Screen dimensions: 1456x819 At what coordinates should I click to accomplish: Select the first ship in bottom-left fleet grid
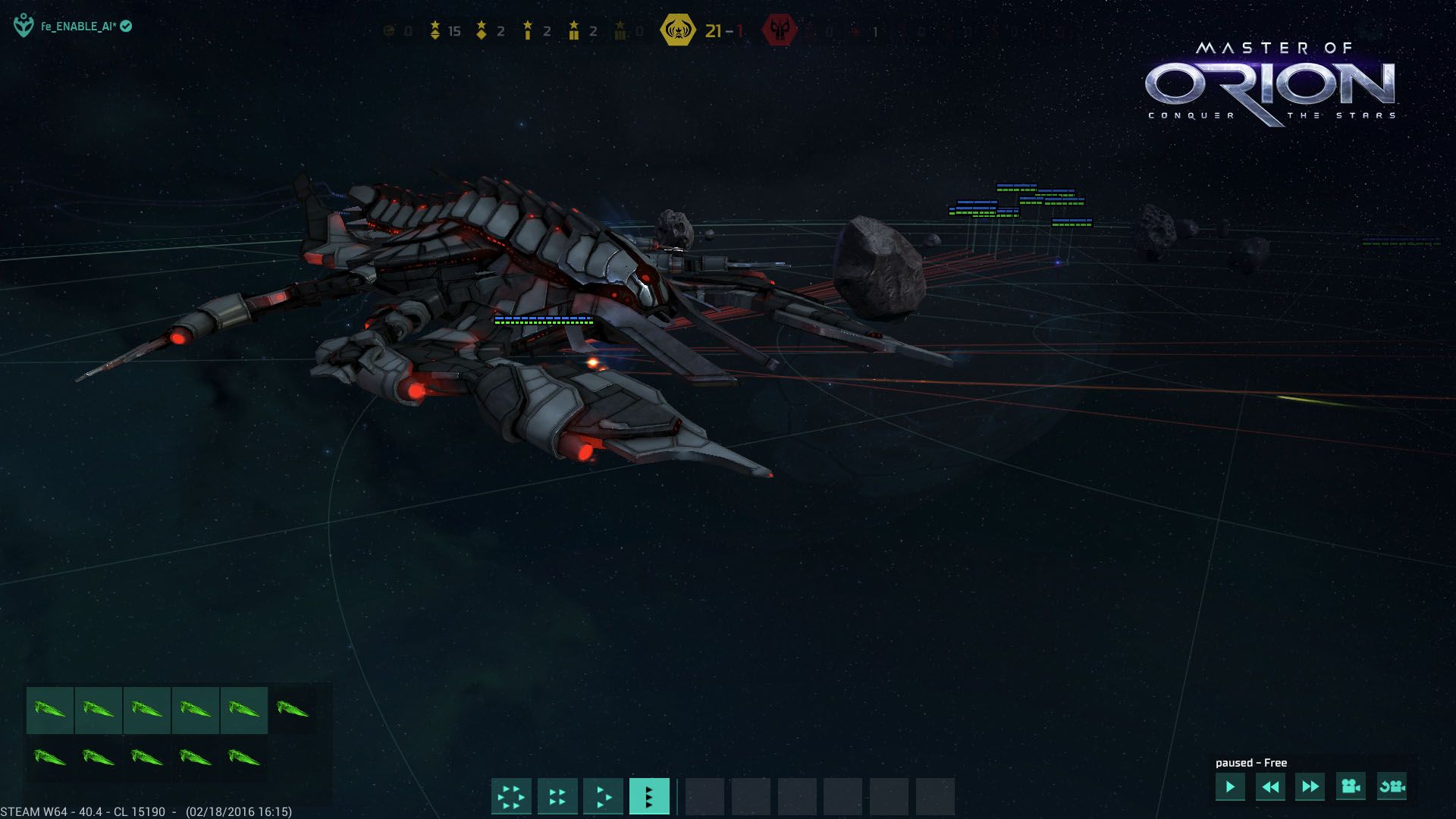51,710
